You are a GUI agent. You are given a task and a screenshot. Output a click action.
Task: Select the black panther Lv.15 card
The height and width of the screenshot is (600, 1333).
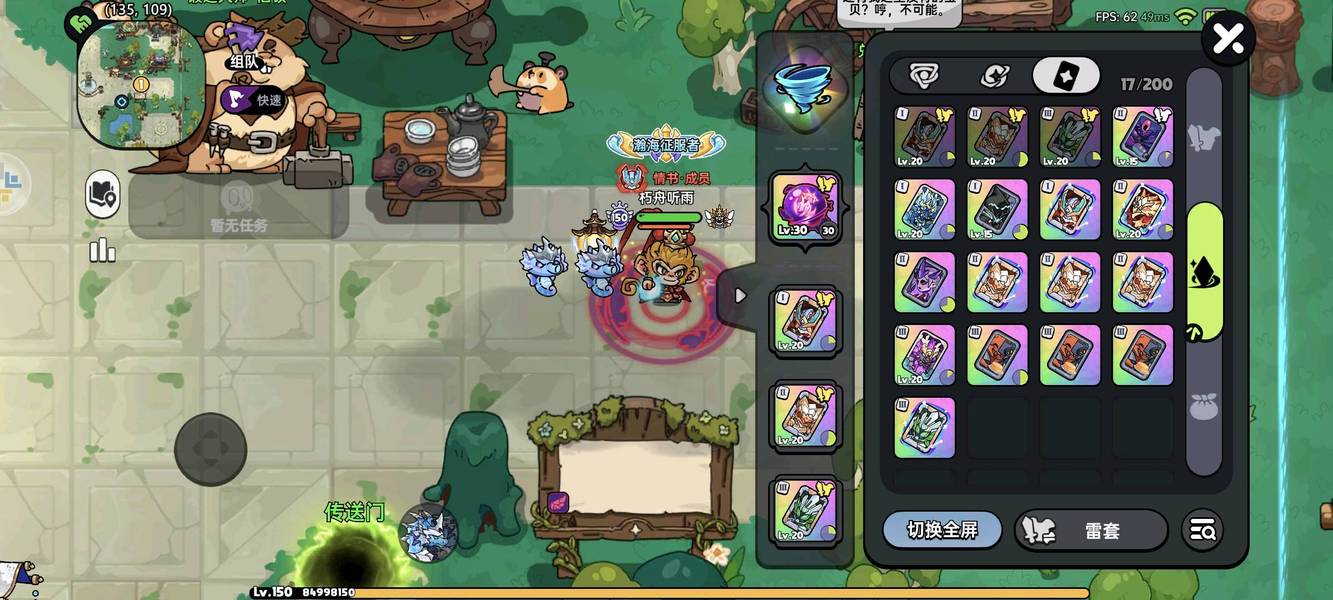(x=997, y=210)
